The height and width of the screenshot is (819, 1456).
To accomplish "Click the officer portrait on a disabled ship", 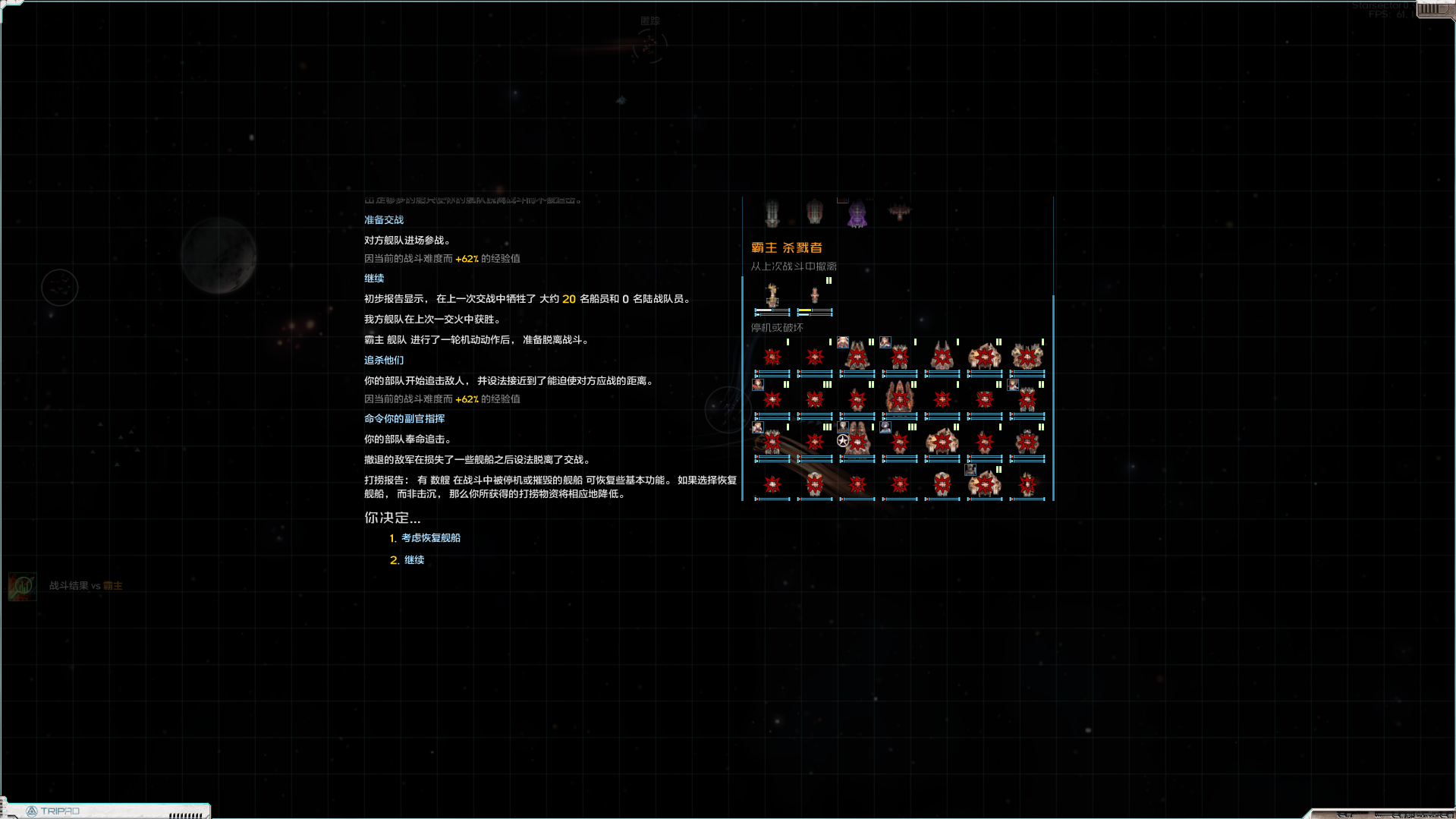I will point(843,342).
